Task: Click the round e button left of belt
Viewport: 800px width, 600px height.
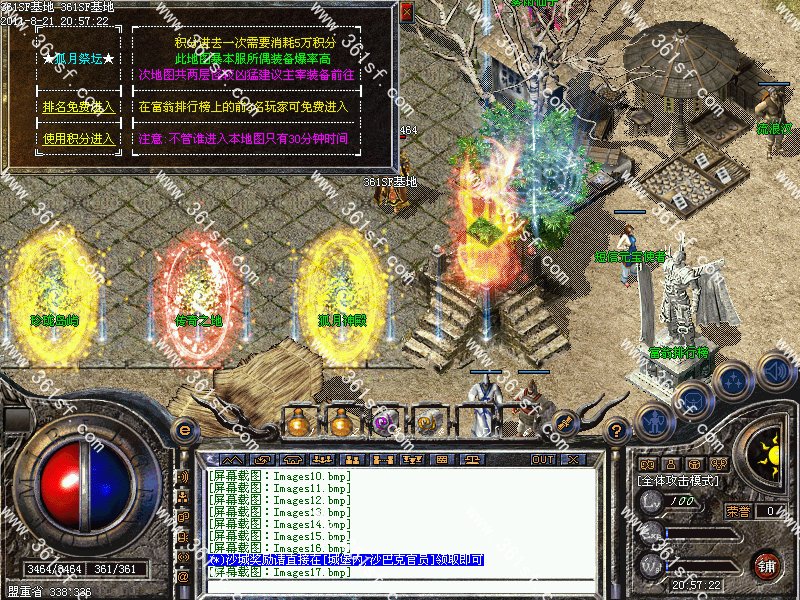Action: [x=184, y=430]
